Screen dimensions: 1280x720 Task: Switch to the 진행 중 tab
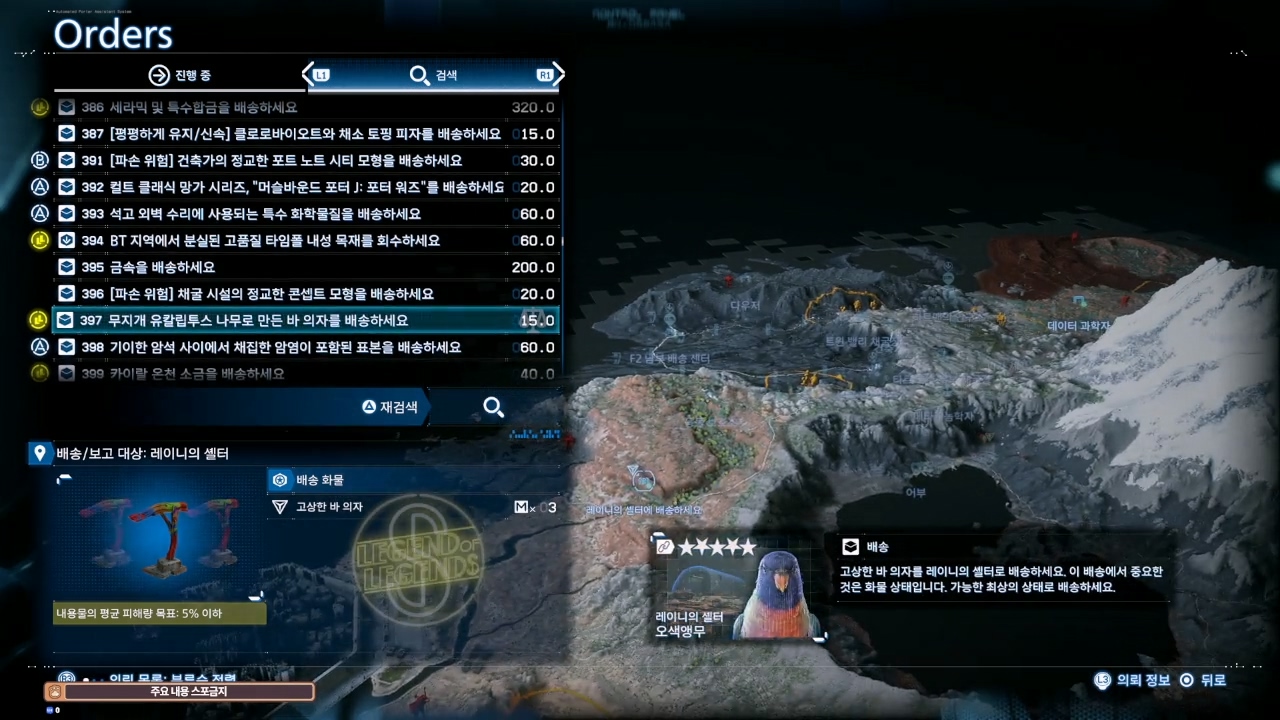[x=180, y=75]
